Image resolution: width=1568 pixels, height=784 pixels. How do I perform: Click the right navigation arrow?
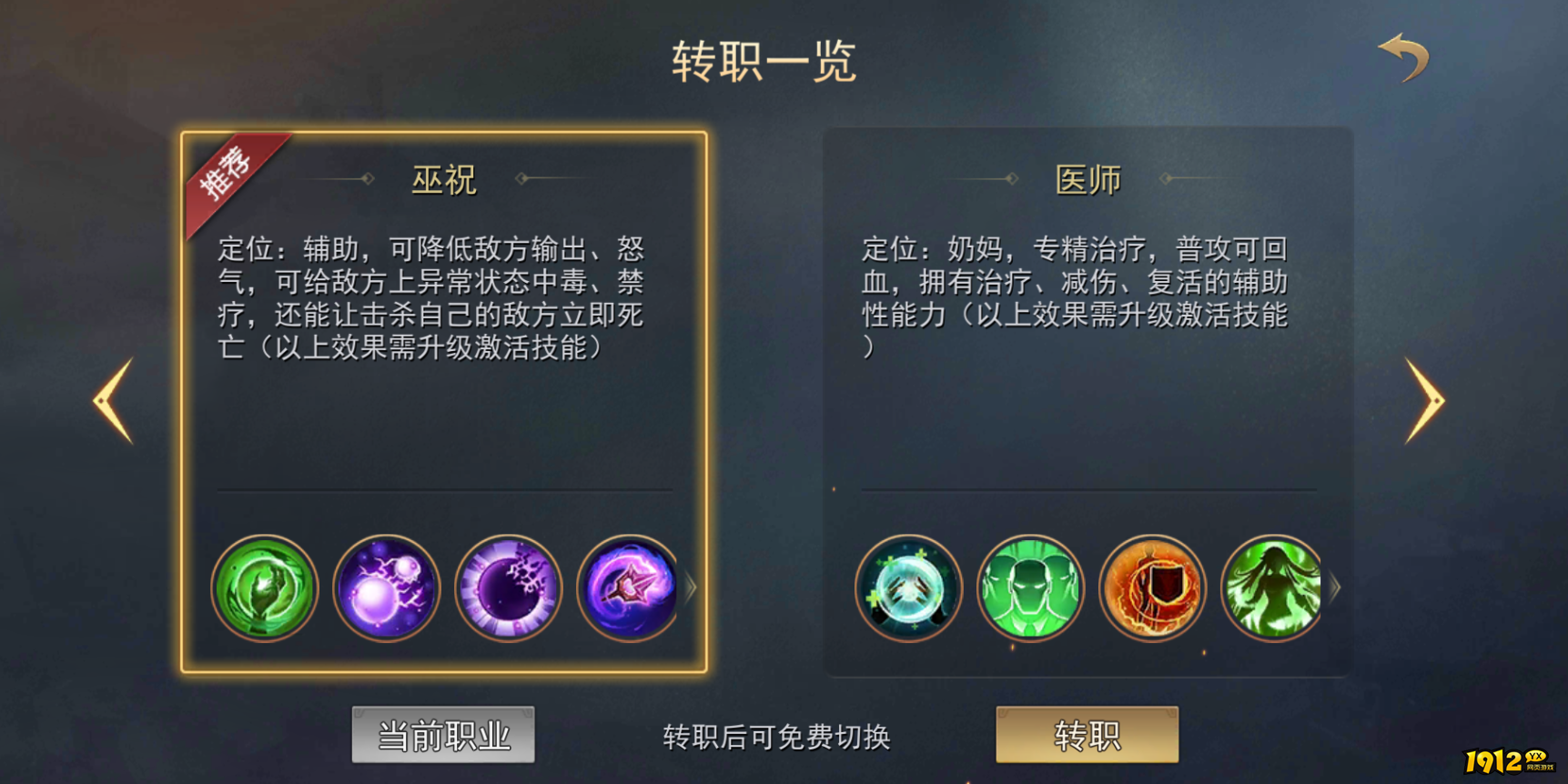point(1428,400)
